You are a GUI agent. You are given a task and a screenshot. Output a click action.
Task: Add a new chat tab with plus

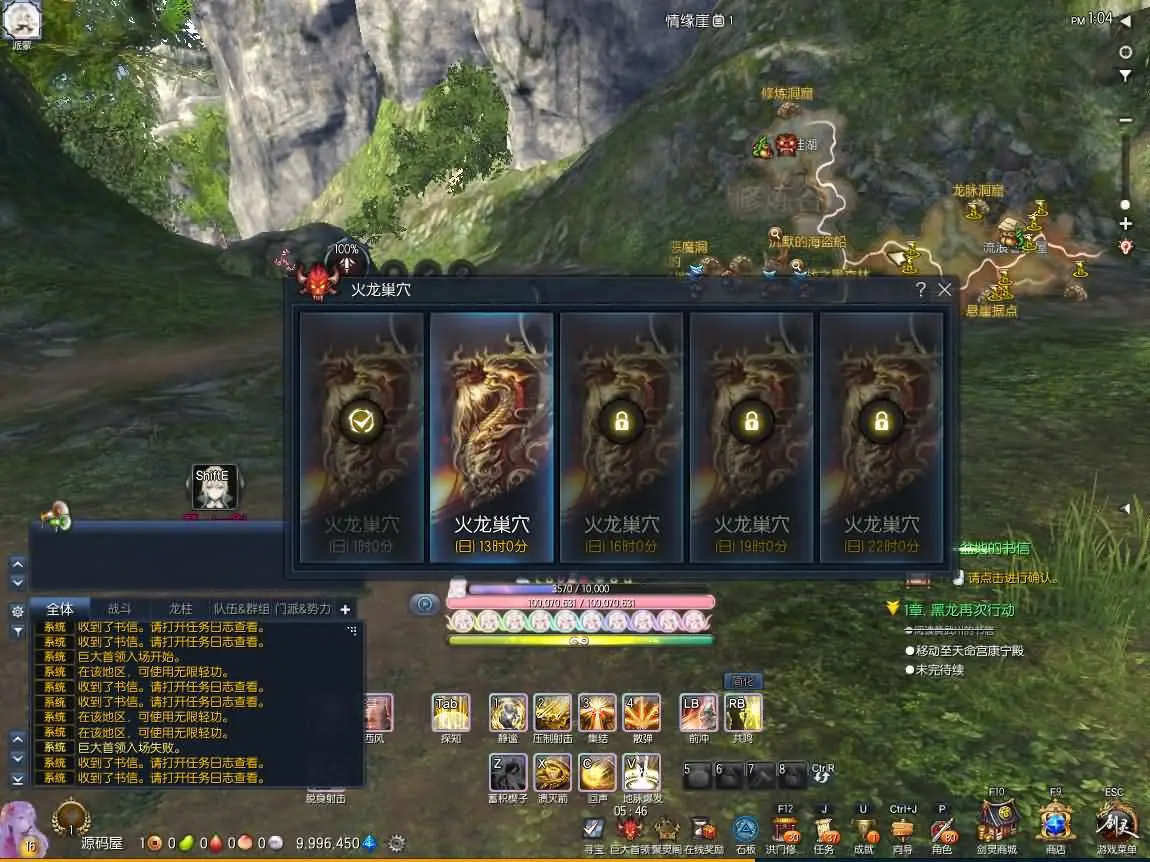(x=345, y=609)
